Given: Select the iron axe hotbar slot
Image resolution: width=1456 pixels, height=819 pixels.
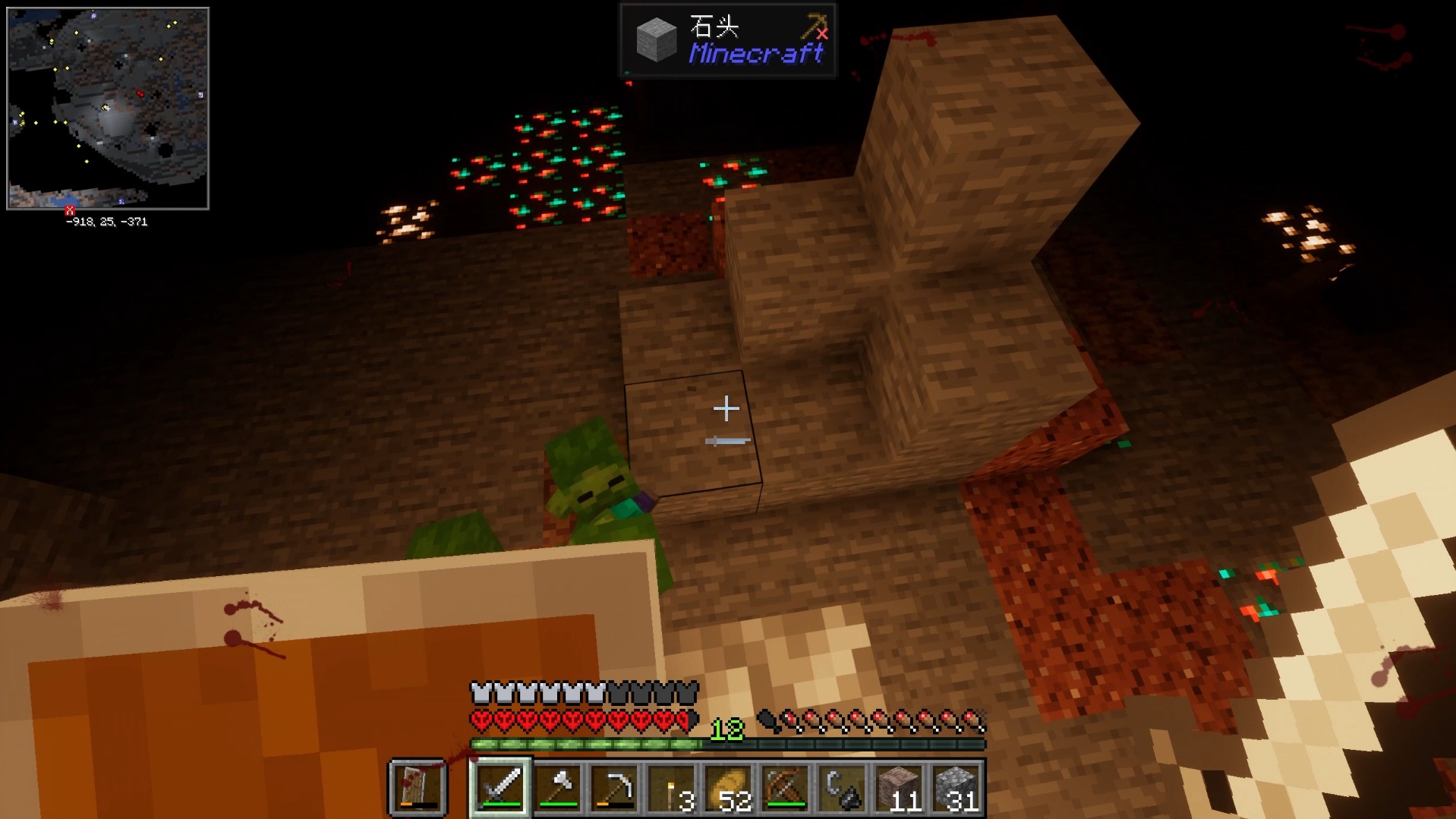Looking at the screenshot, I should [558, 788].
